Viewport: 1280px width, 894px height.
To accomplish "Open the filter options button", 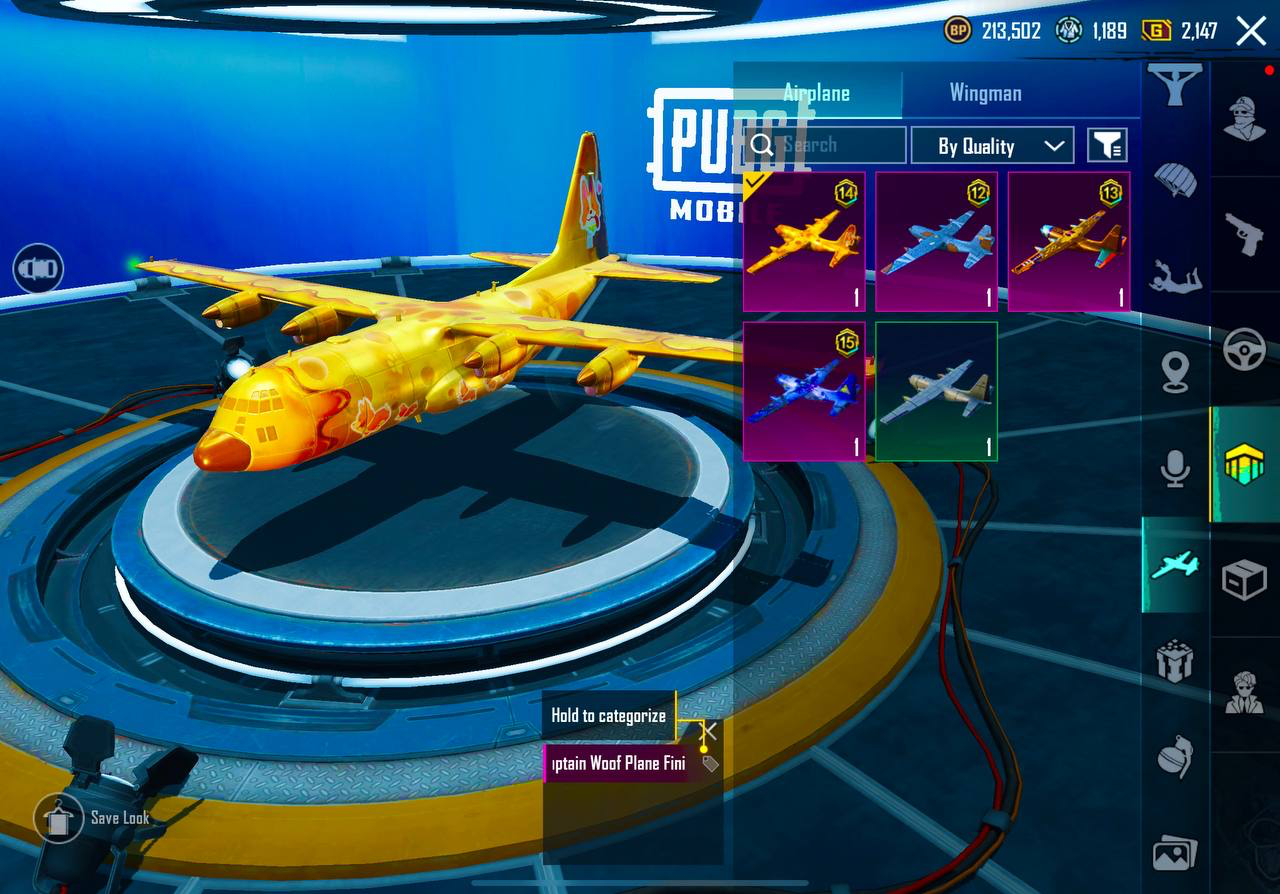I will pos(1107,146).
